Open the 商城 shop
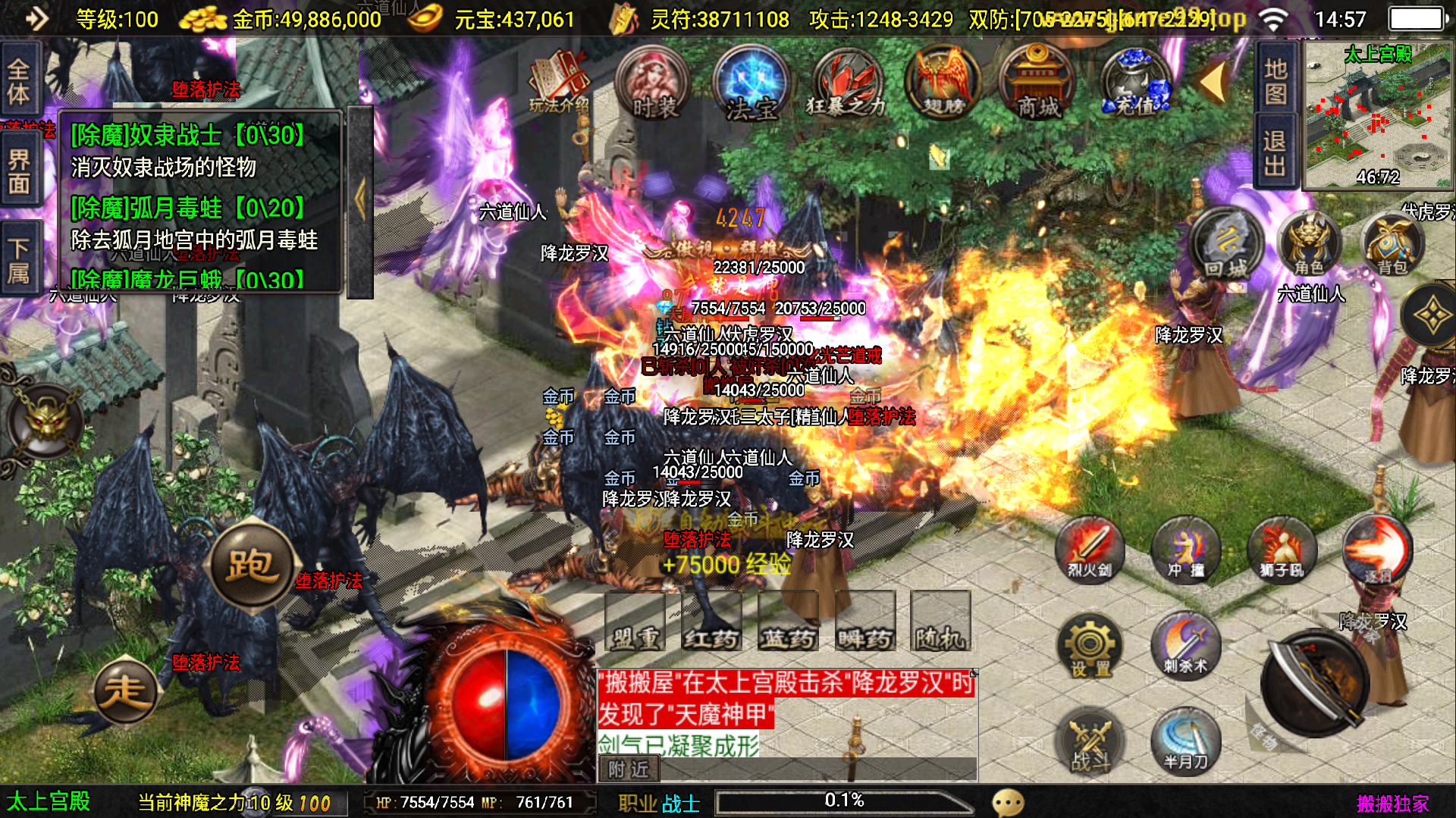Viewport: 1456px width, 818px height. click(x=1038, y=83)
